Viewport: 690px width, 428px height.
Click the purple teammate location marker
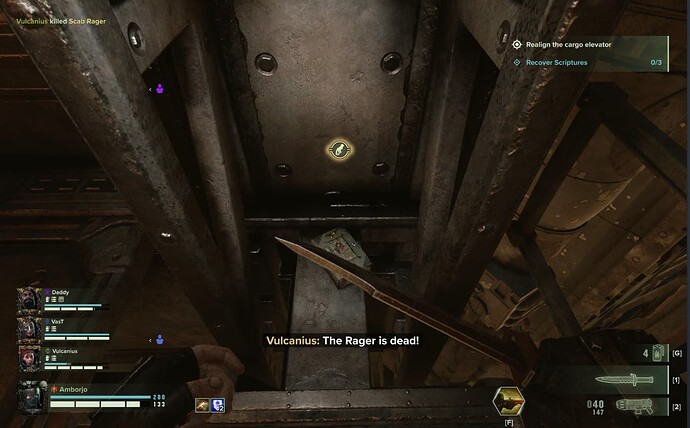point(162,89)
